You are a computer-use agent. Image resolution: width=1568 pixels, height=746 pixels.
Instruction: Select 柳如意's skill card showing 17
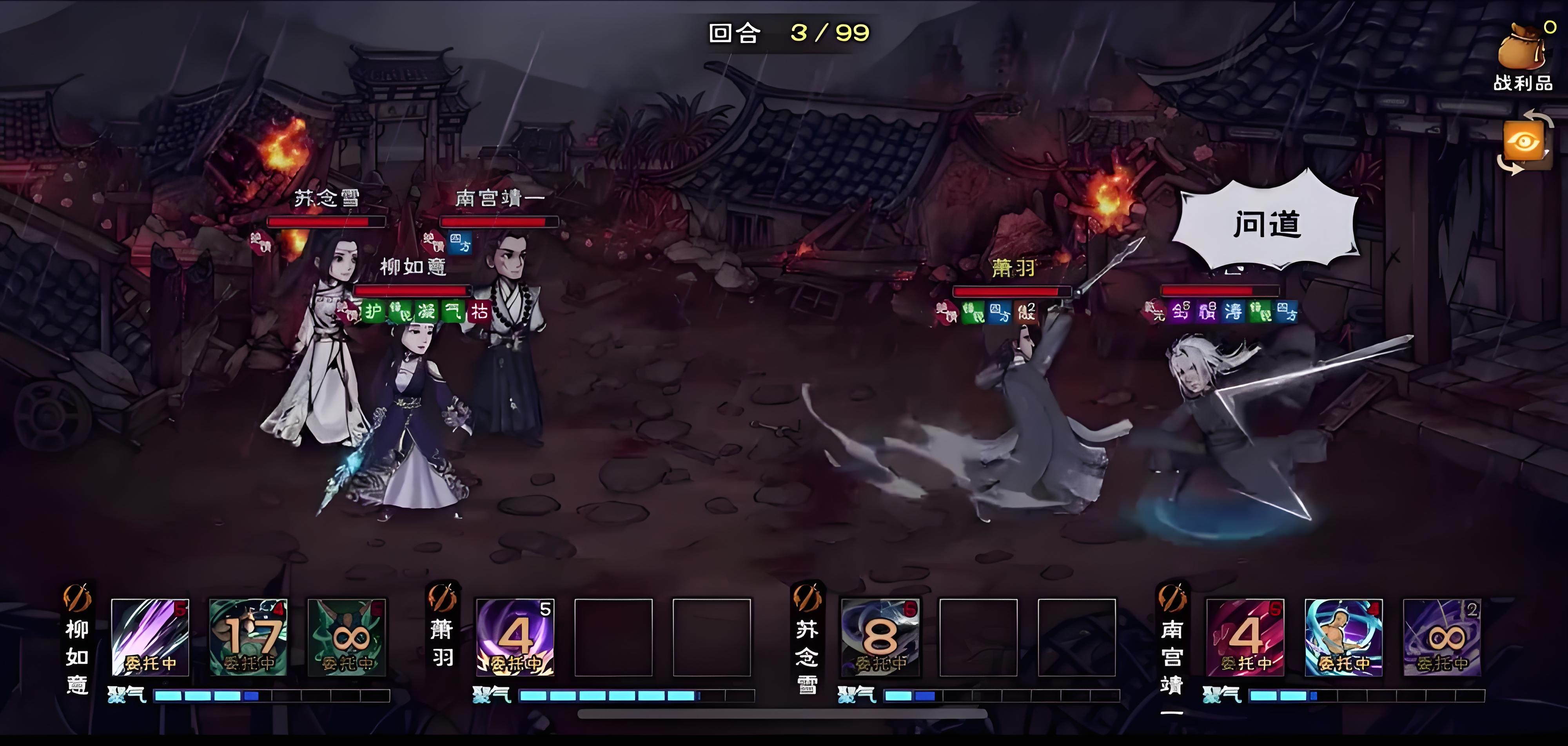248,637
